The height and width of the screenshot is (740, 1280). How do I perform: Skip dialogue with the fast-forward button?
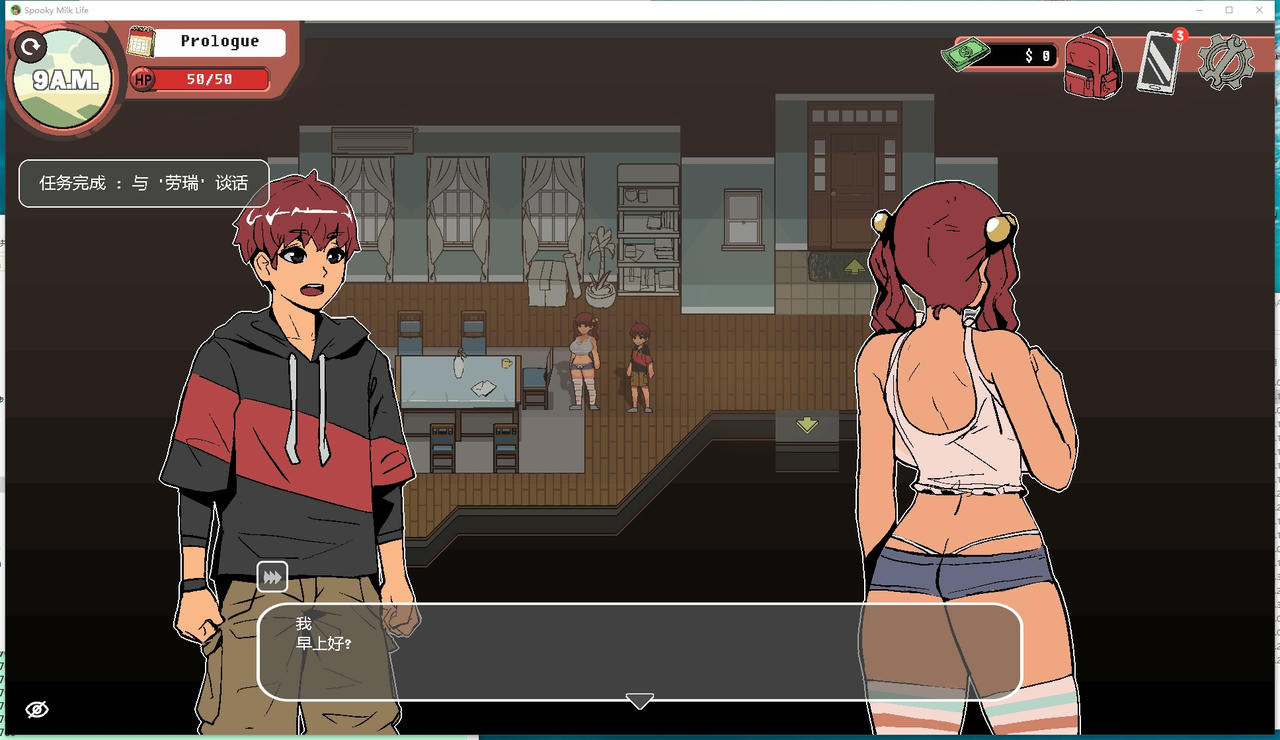click(x=272, y=576)
